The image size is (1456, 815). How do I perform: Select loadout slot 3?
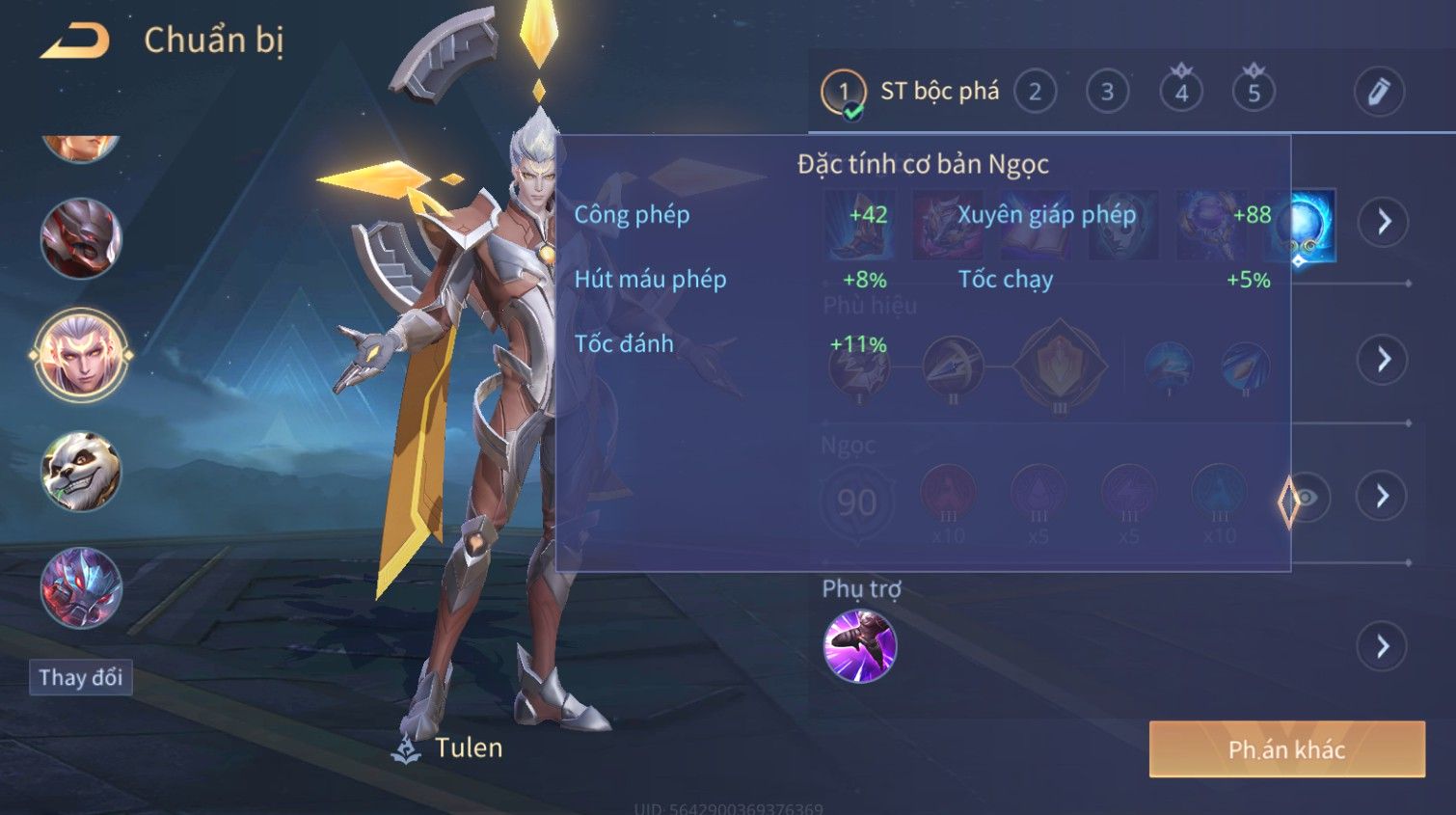click(x=1107, y=93)
